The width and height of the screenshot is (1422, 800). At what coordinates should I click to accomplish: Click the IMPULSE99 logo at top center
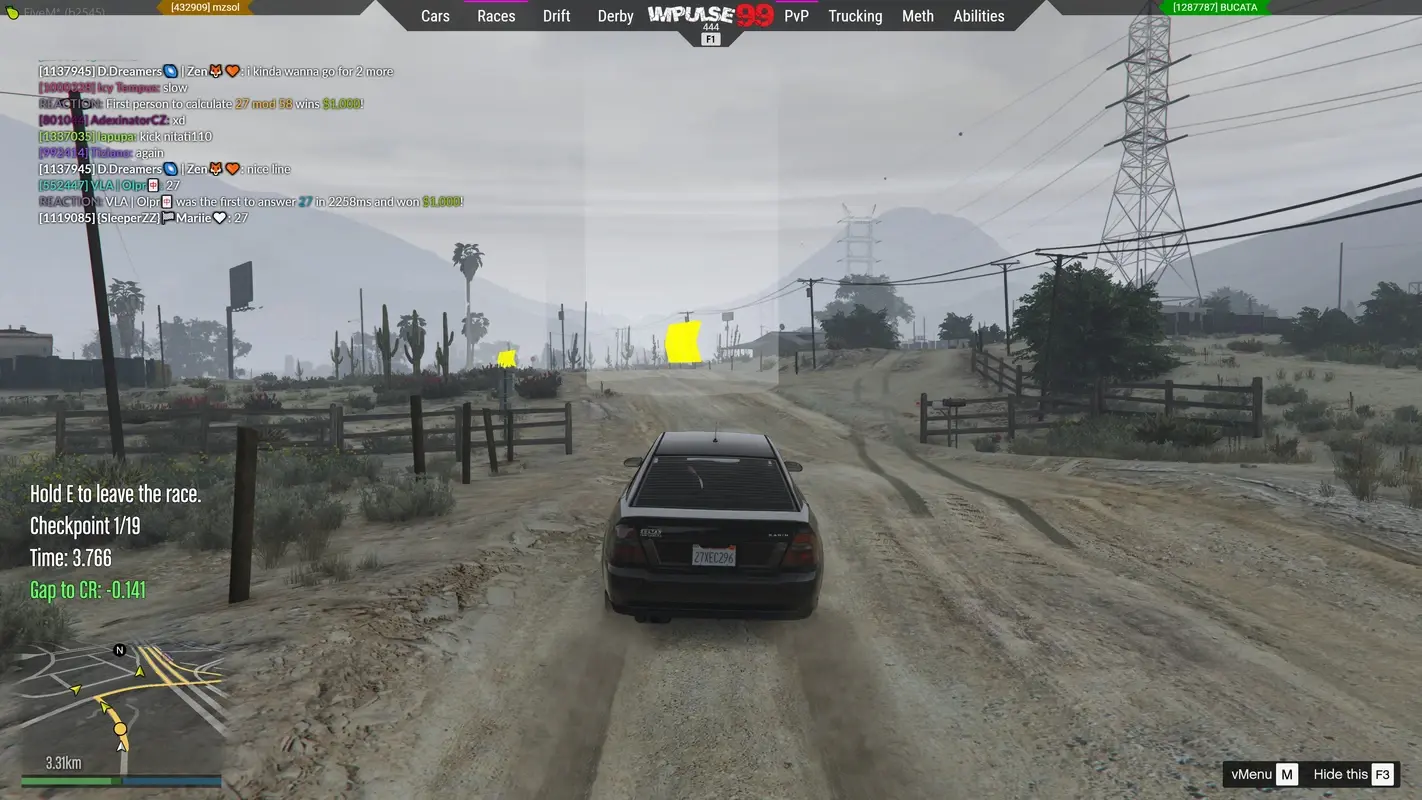click(x=710, y=14)
